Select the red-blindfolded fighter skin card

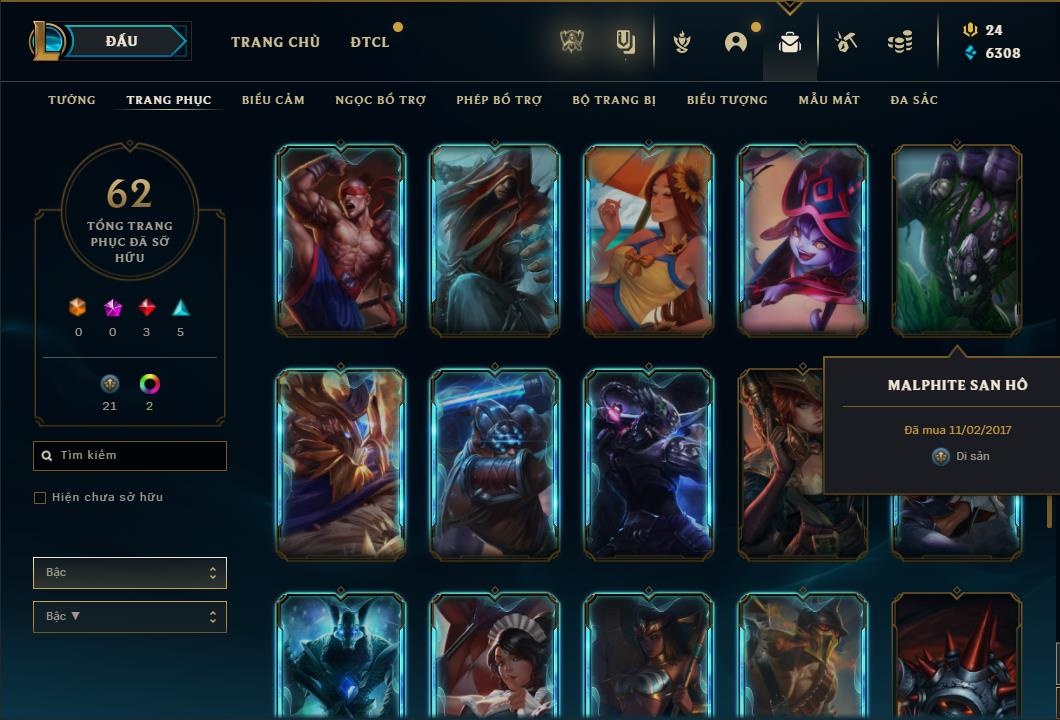point(341,240)
